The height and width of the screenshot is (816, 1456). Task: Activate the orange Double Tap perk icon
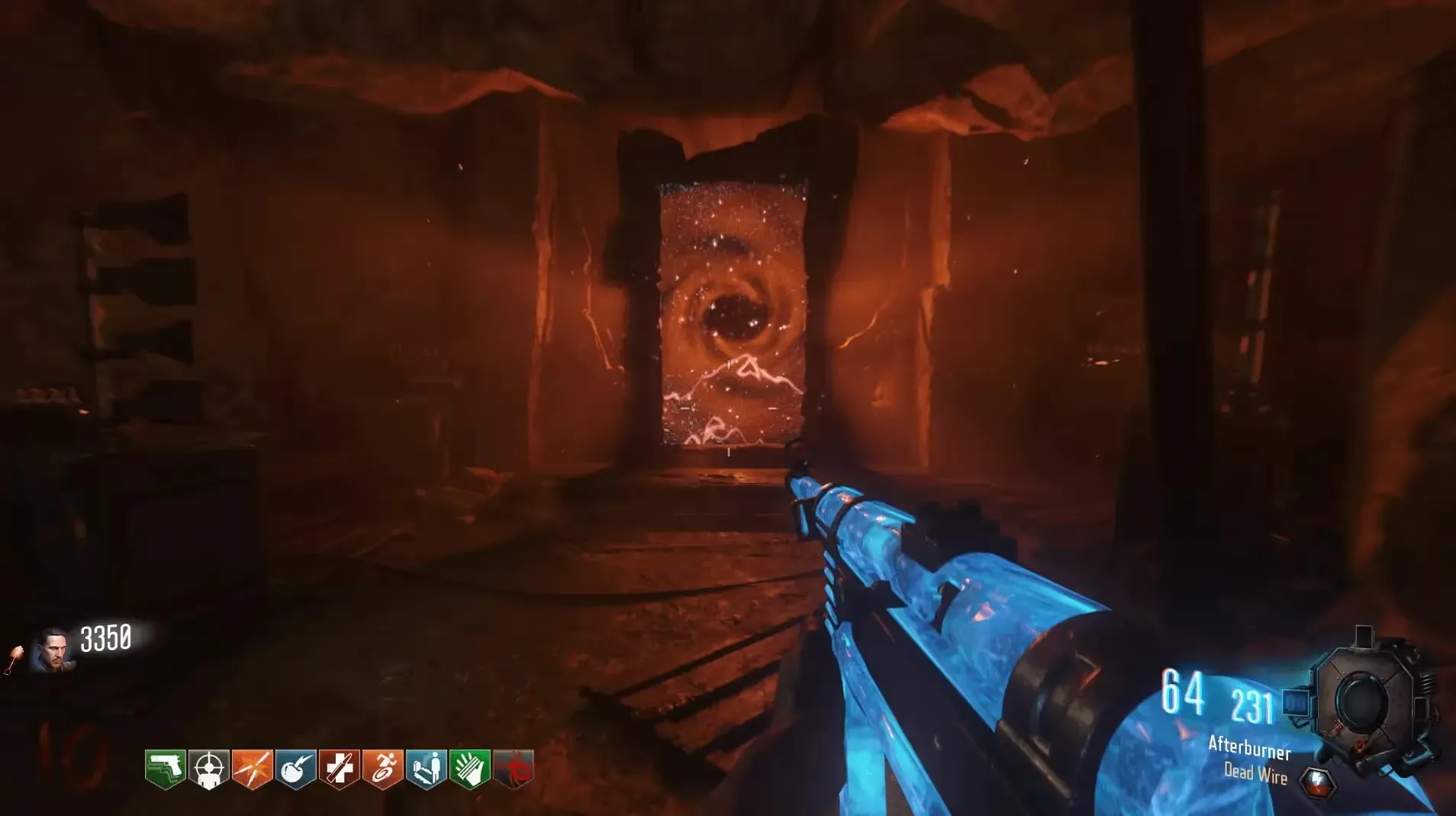[253, 768]
